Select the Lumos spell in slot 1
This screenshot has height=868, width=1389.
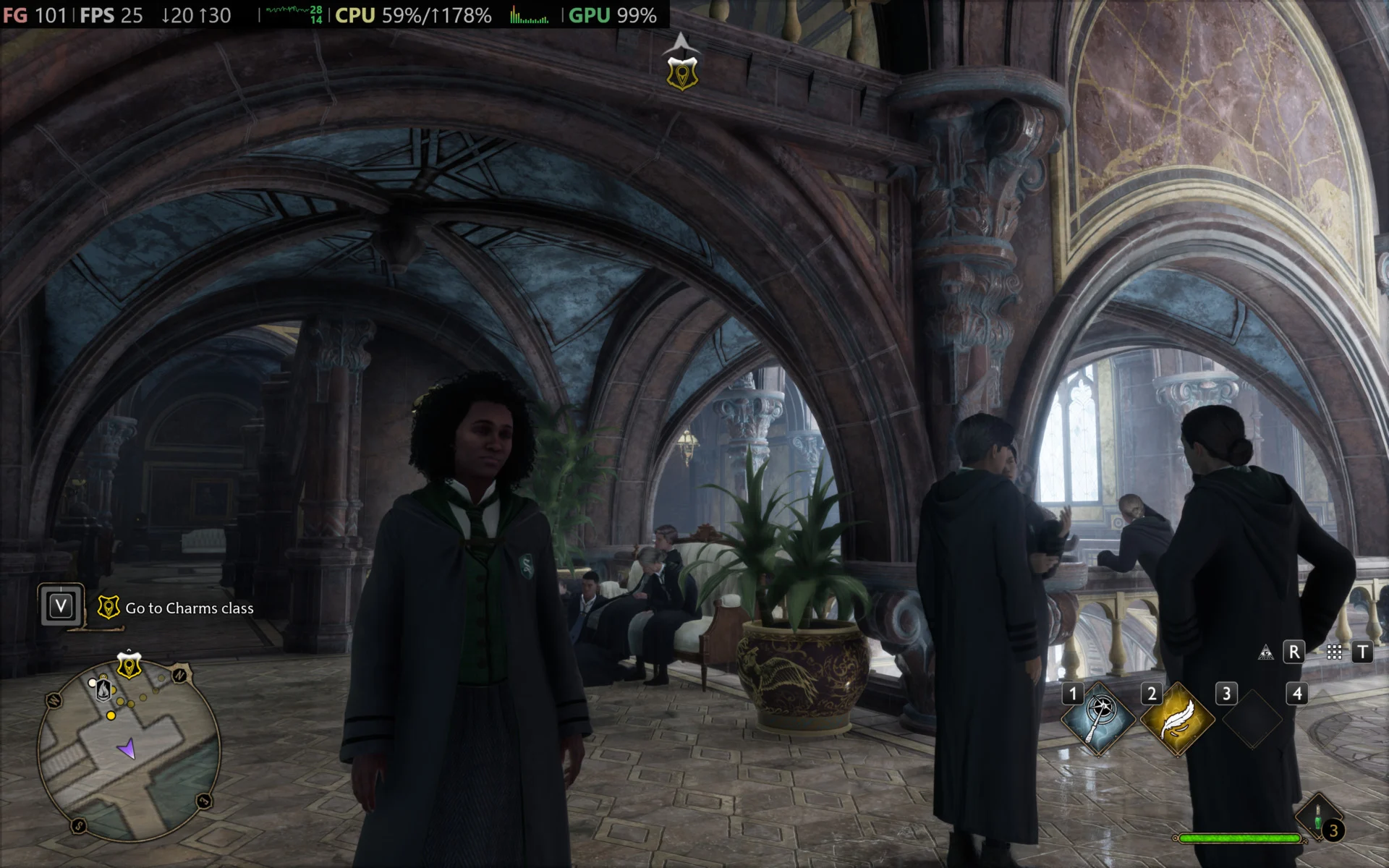click(x=1098, y=718)
